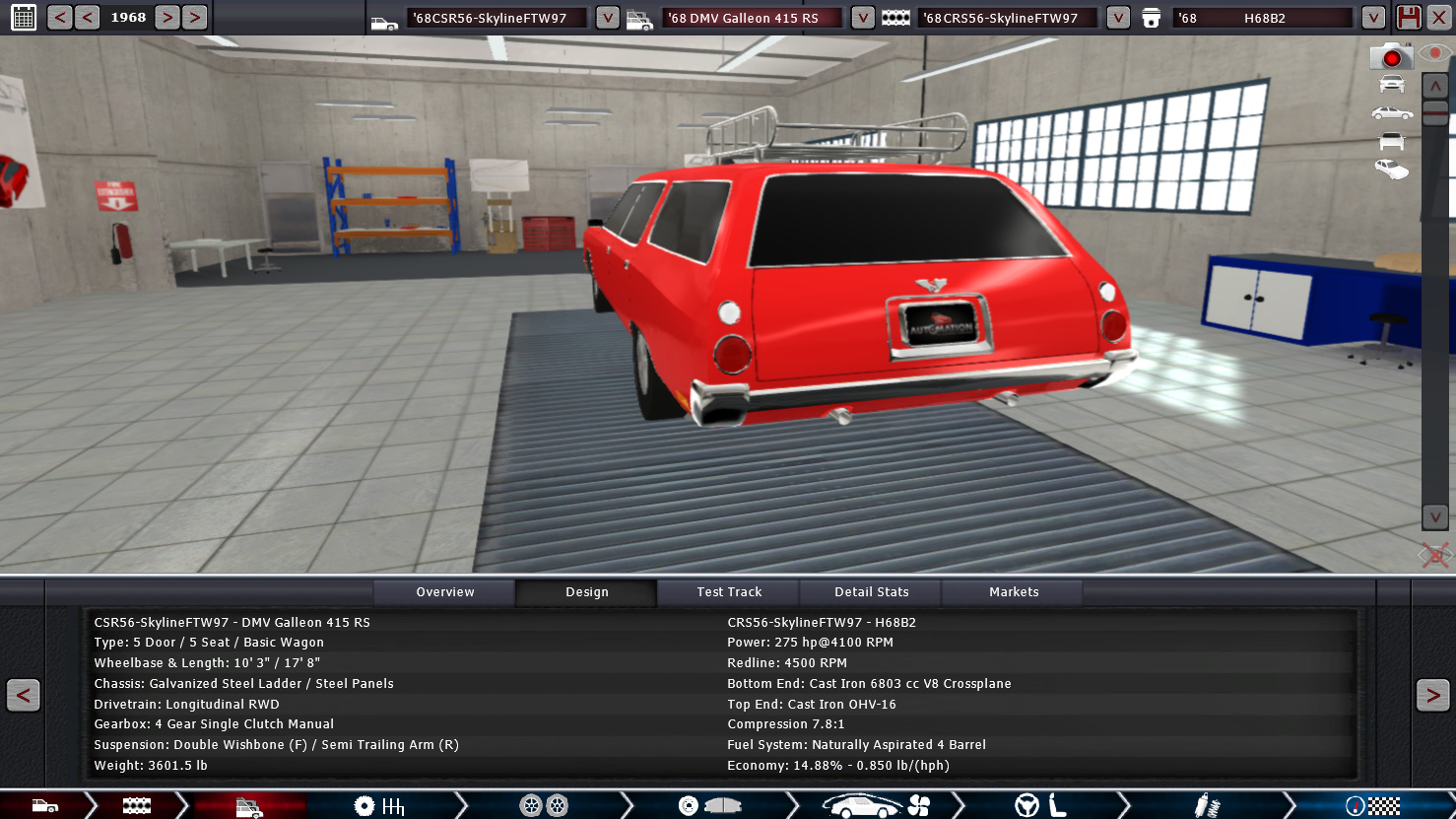Open the calendar icon in the top bar
The image size is (1456, 819).
[23, 17]
